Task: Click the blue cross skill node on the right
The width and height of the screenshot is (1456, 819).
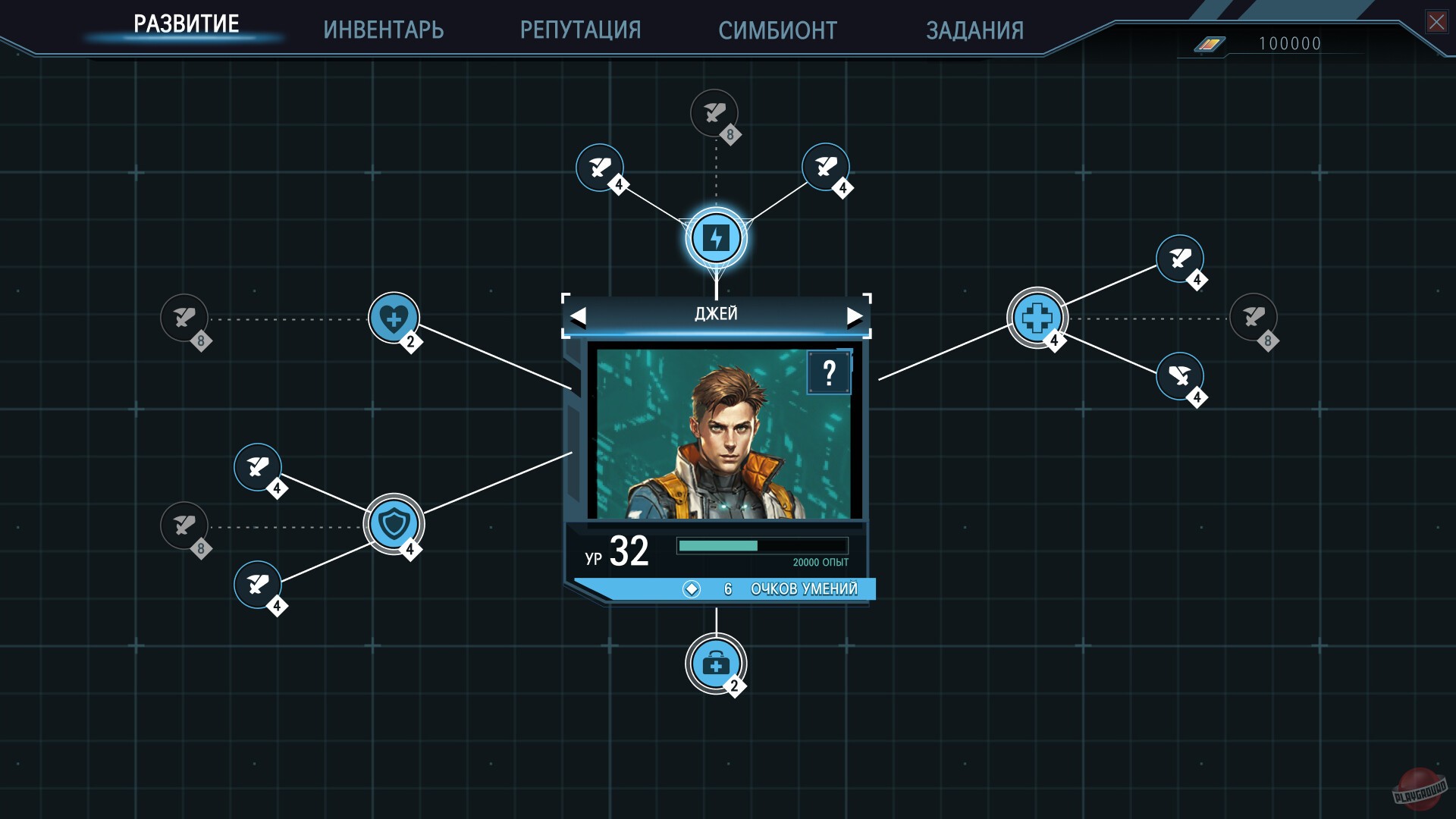Action: click(x=1037, y=317)
